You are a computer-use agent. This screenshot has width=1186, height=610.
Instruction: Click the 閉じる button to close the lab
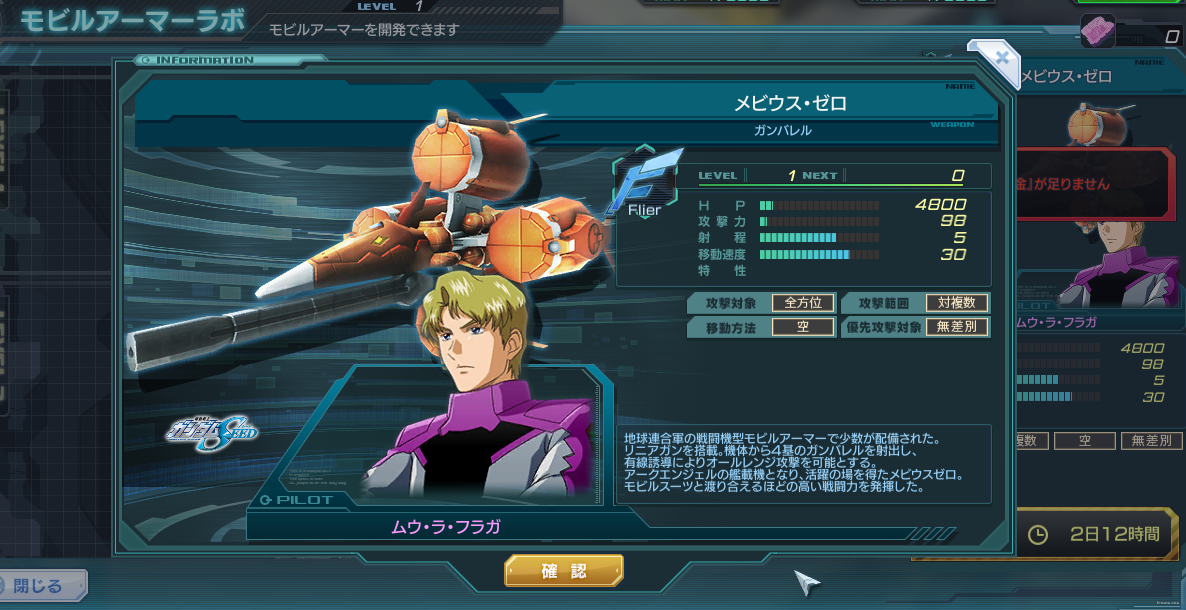(x=42, y=586)
